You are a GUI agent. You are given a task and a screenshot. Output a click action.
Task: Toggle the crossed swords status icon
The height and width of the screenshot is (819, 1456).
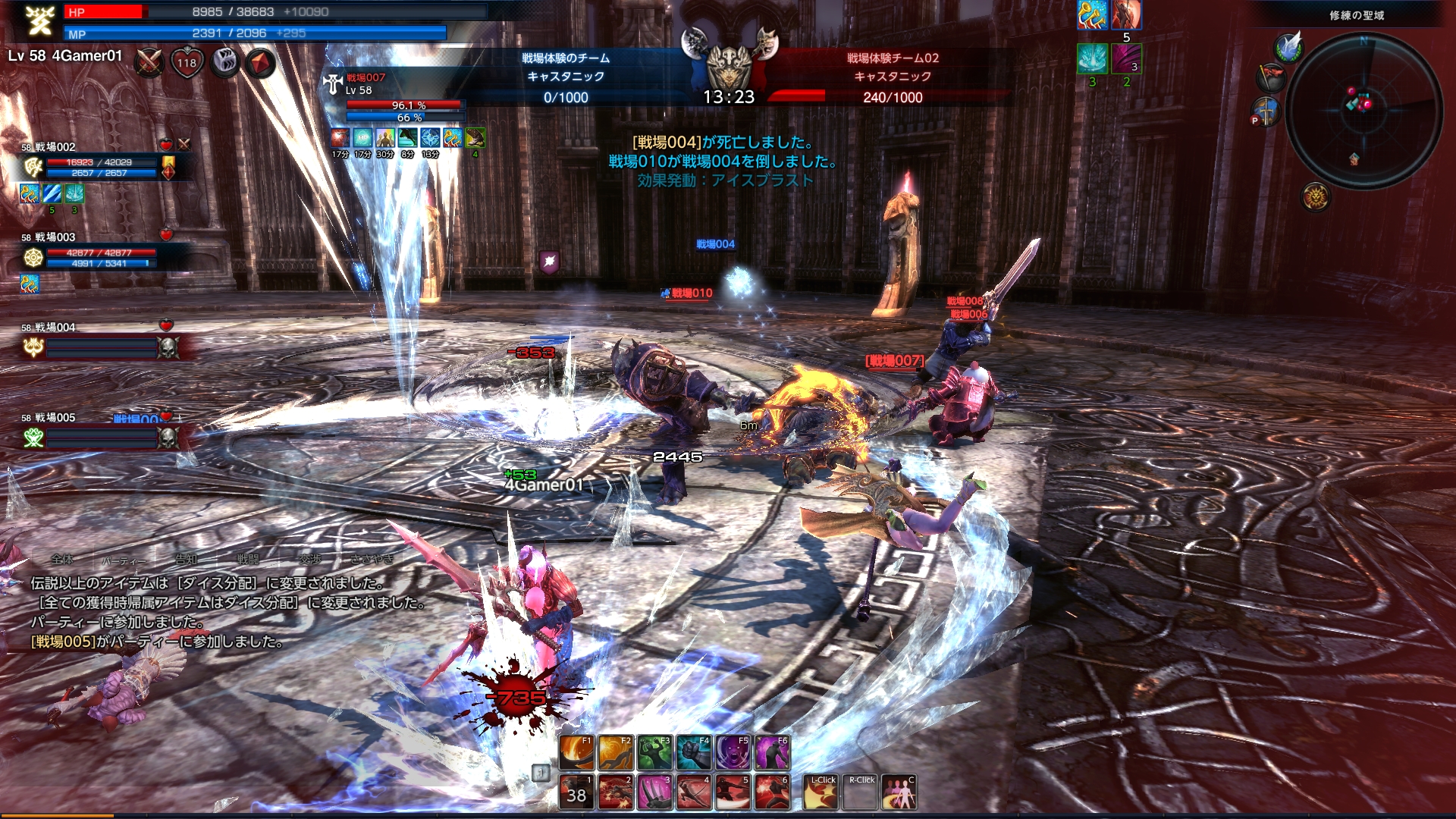[x=149, y=63]
